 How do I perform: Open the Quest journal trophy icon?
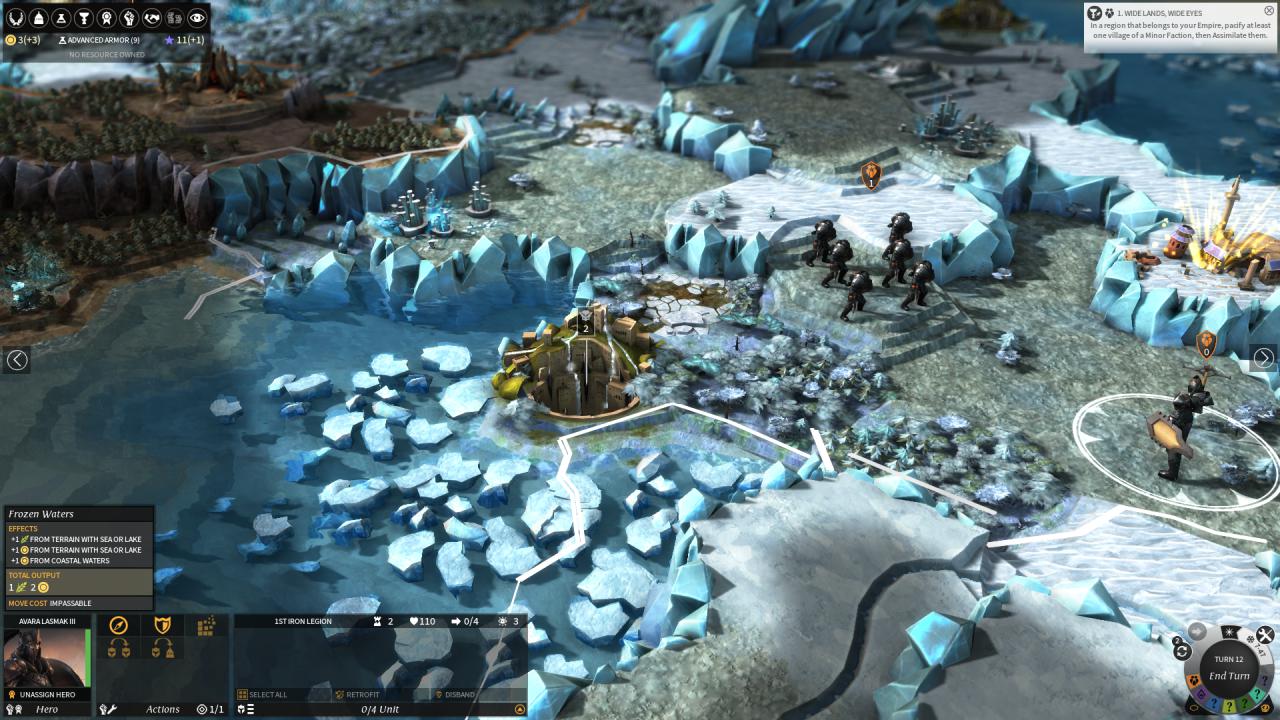coord(84,17)
